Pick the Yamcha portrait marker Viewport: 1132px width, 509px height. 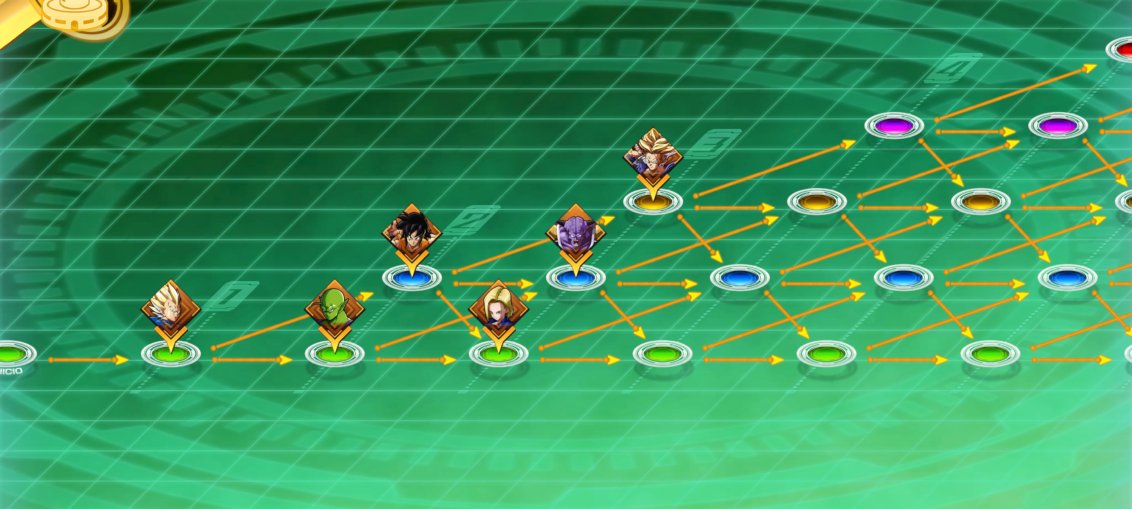411,230
